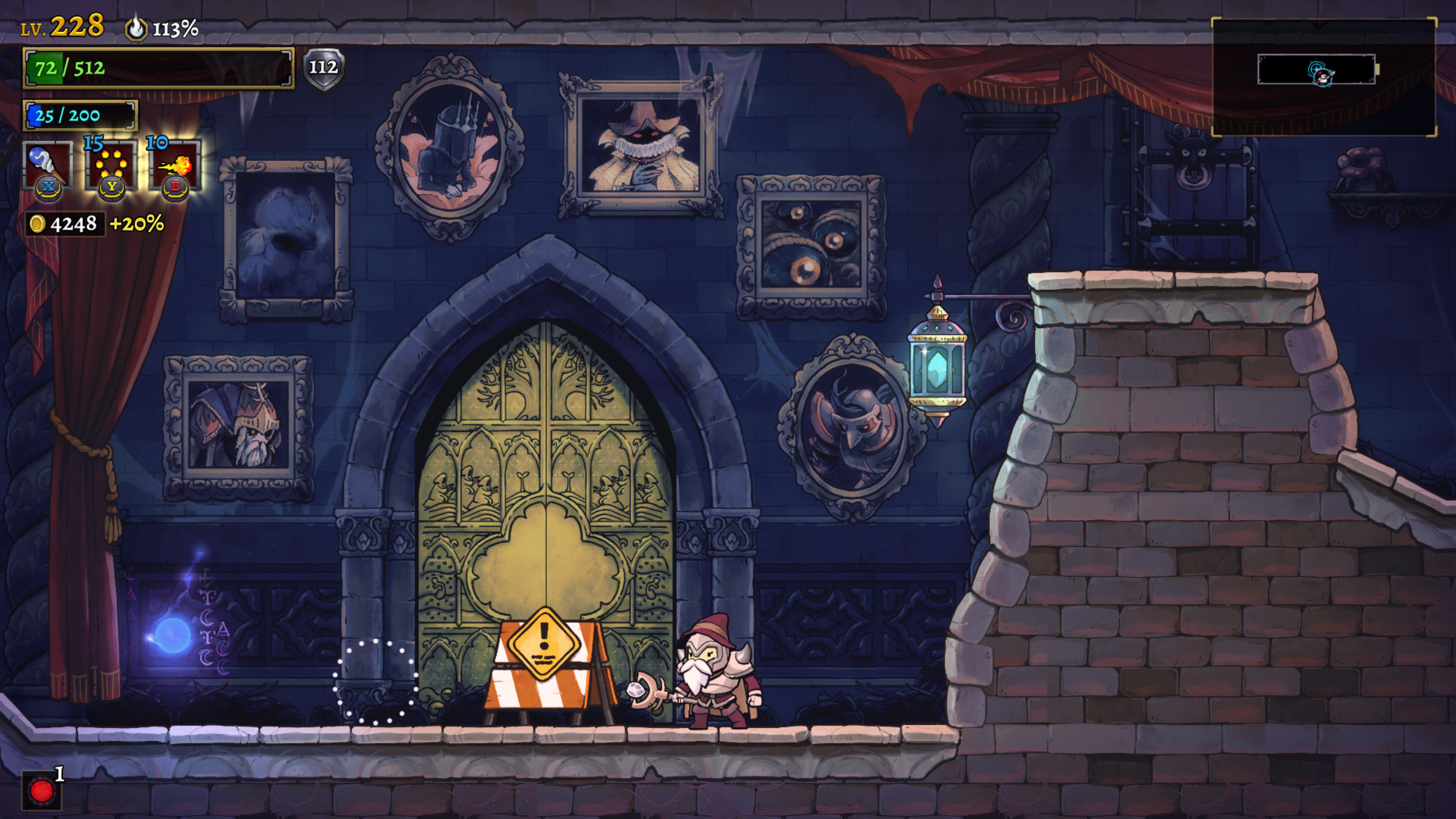The height and width of the screenshot is (819, 1456).
Task: Inspect the white flame resolve icon
Action: 136,28
